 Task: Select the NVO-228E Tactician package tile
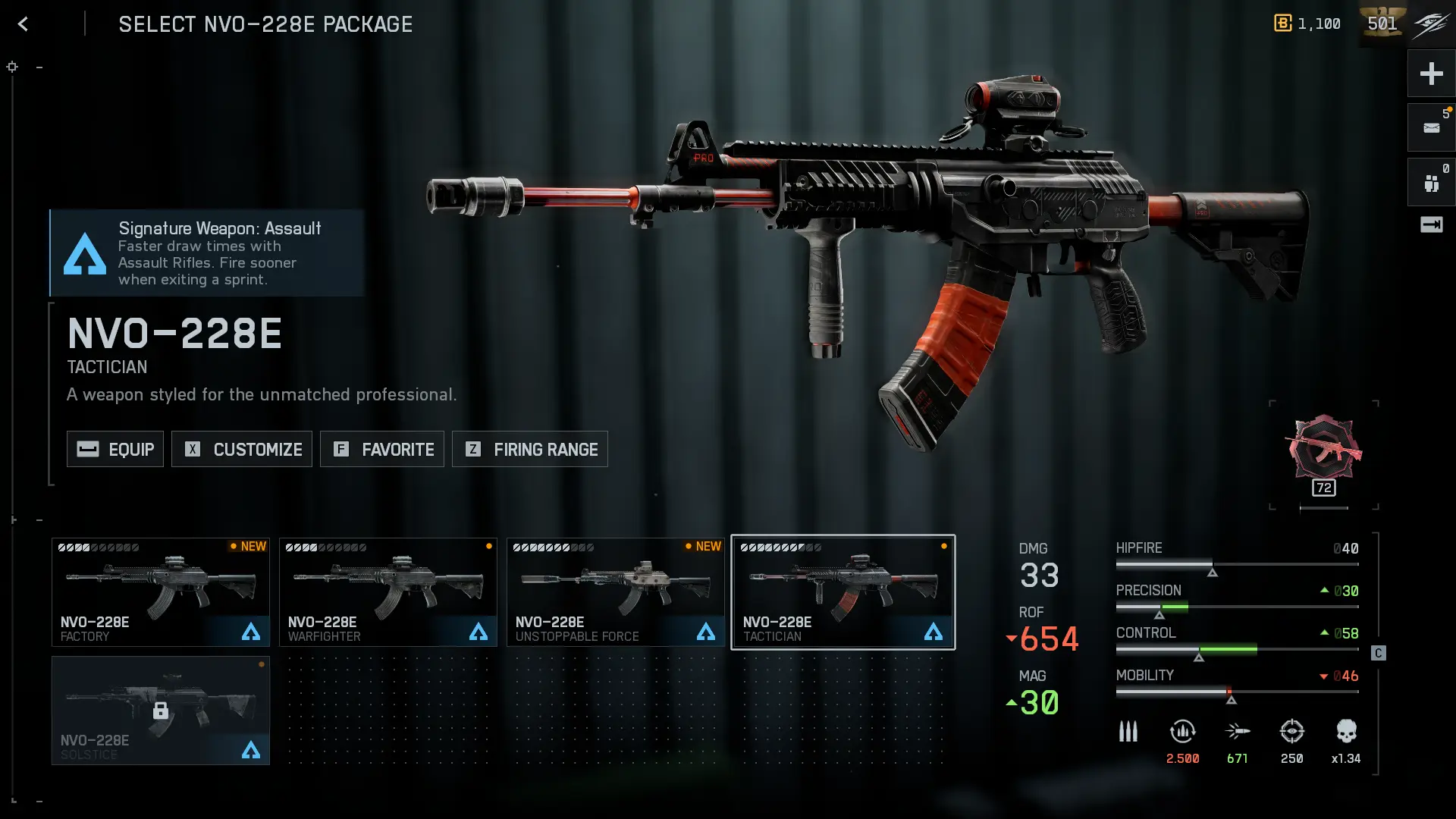(x=843, y=592)
